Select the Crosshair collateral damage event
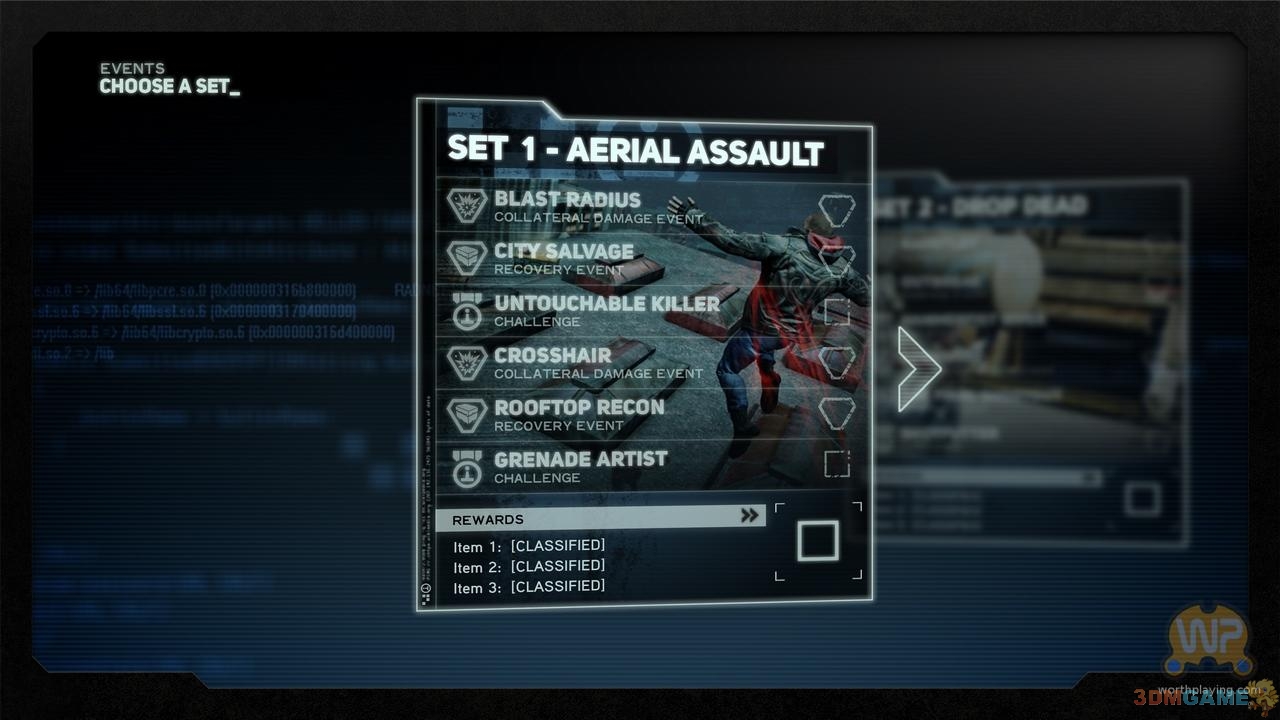This screenshot has width=1280, height=720. coord(598,362)
